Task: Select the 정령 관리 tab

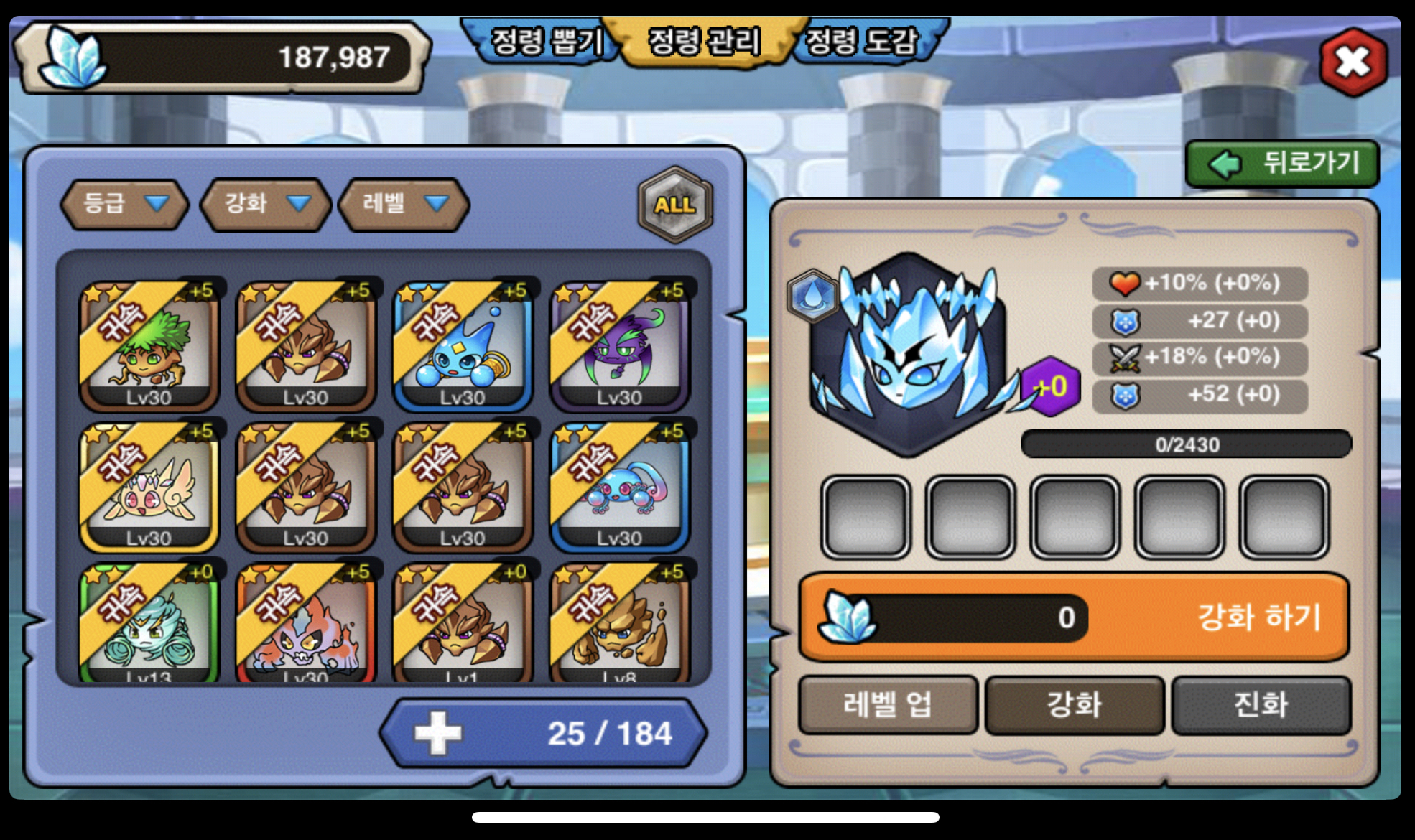Action: click(704, 42)
